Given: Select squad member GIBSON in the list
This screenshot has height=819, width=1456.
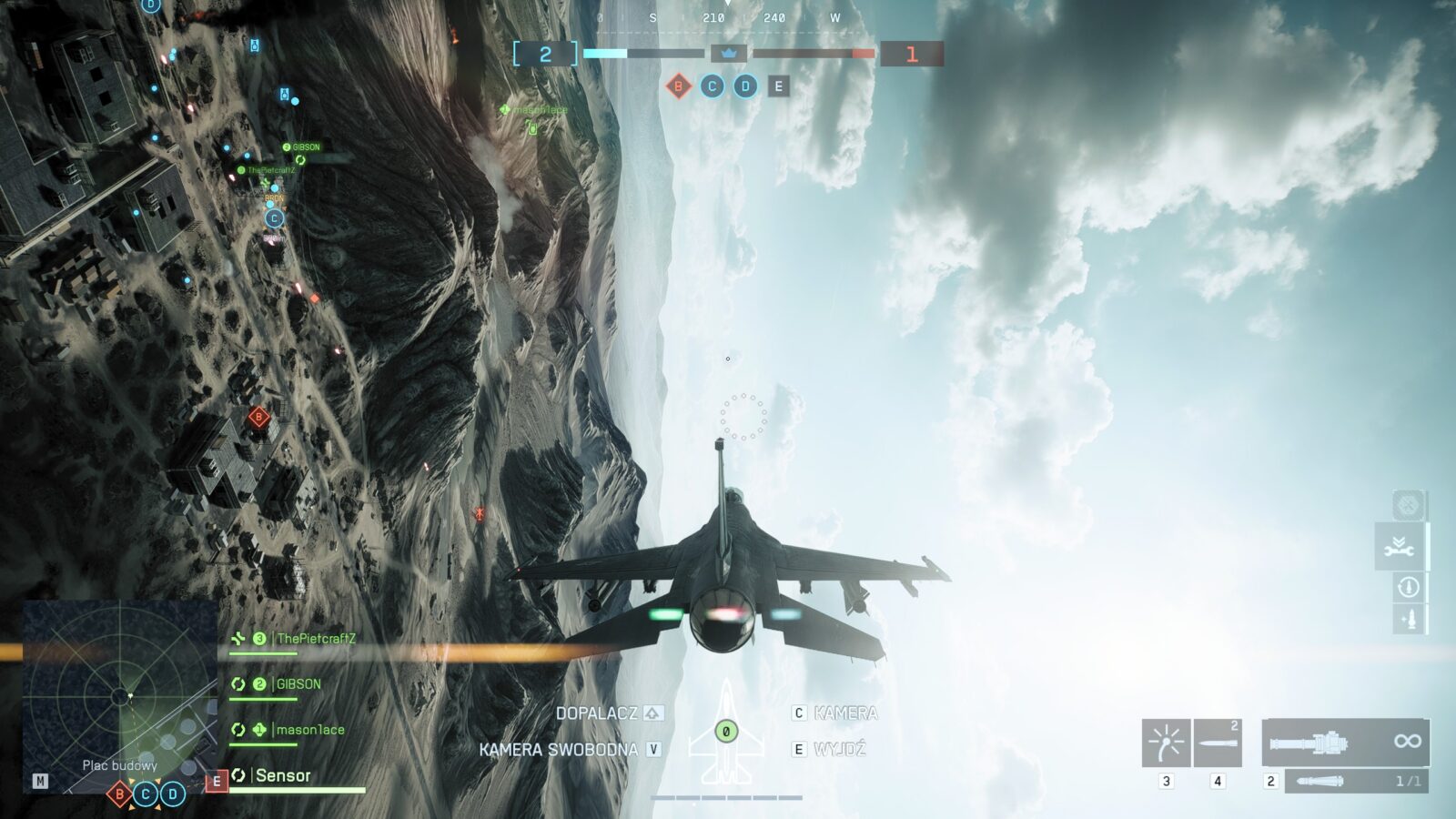Looking at the screenshot, I should coord(298,684).
